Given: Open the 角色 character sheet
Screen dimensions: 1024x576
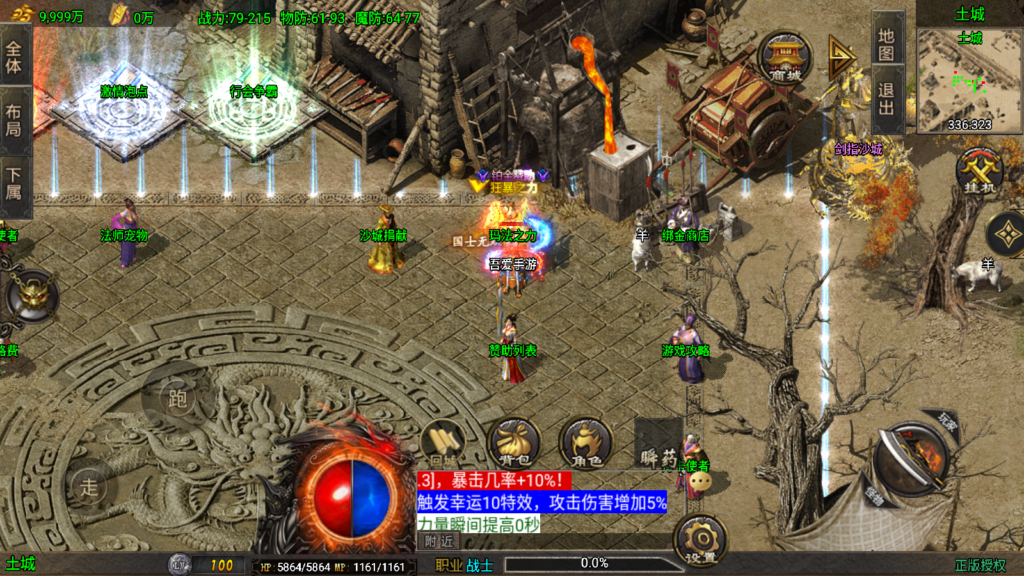Looking at the screenshot, I should 585,441.
